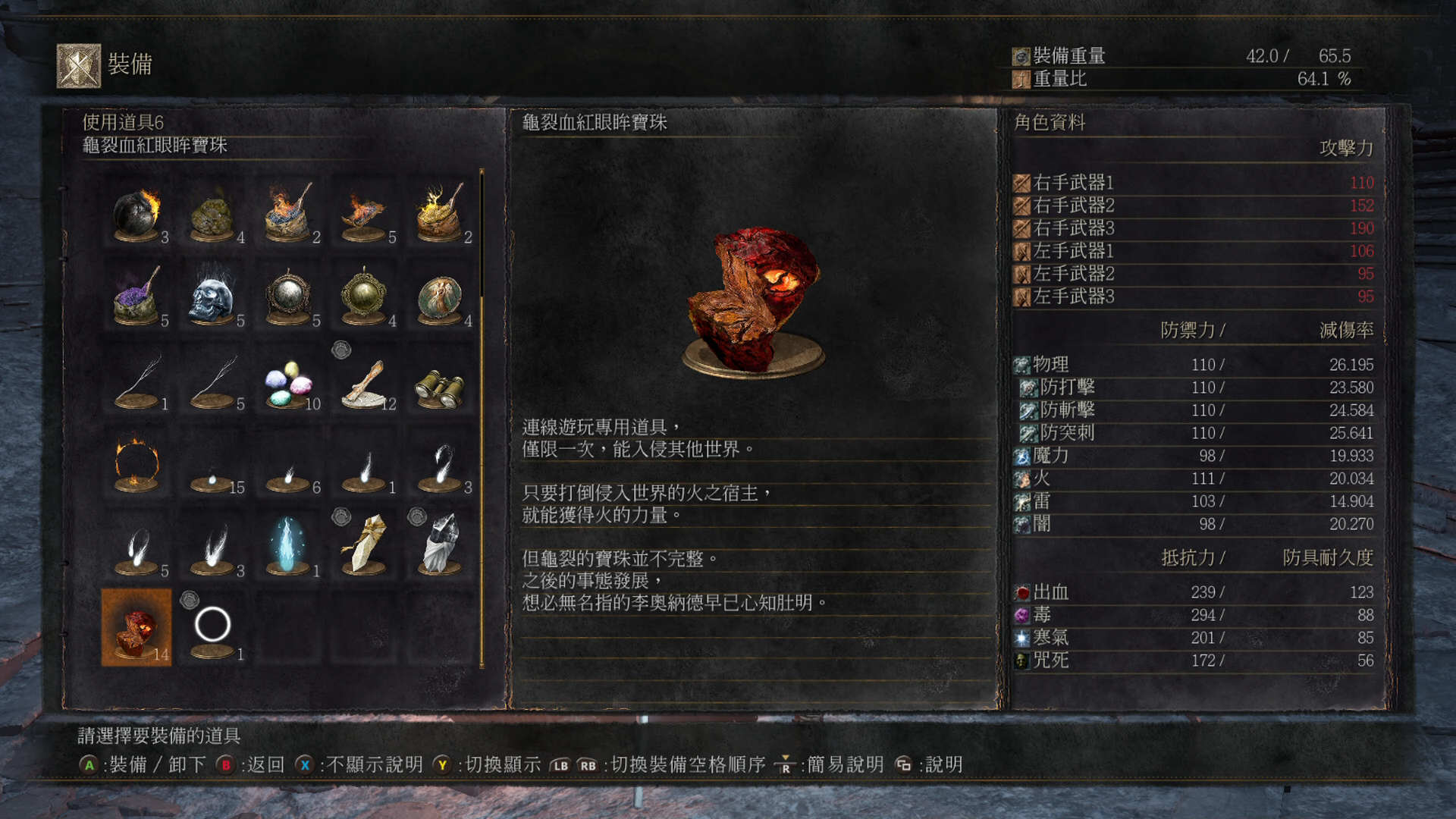Select the purple powder sack item
Image resolution: width=1456 pixels, height=819 pixels.
137,297
